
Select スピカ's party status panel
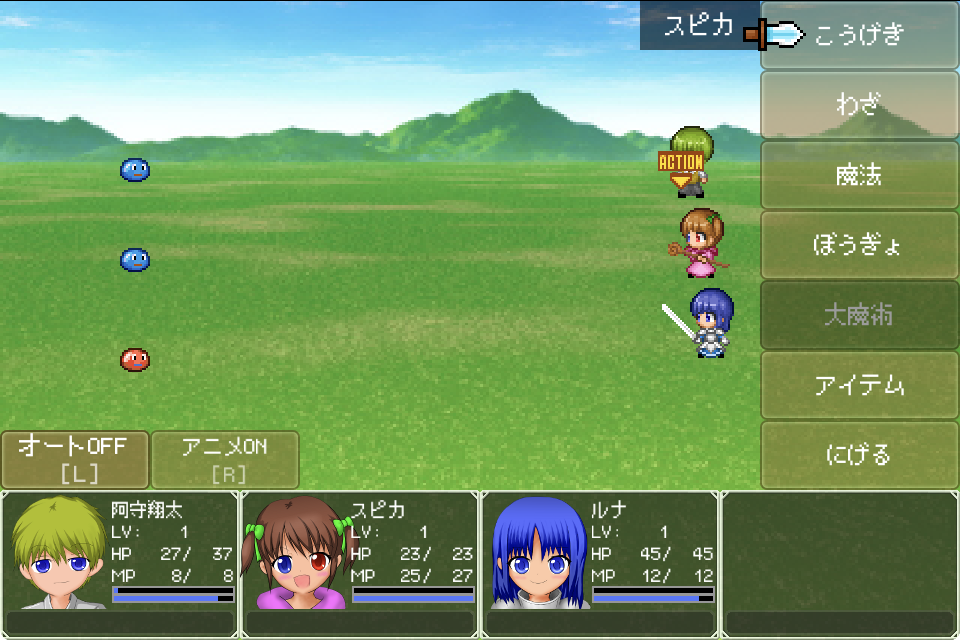(360, 562)
